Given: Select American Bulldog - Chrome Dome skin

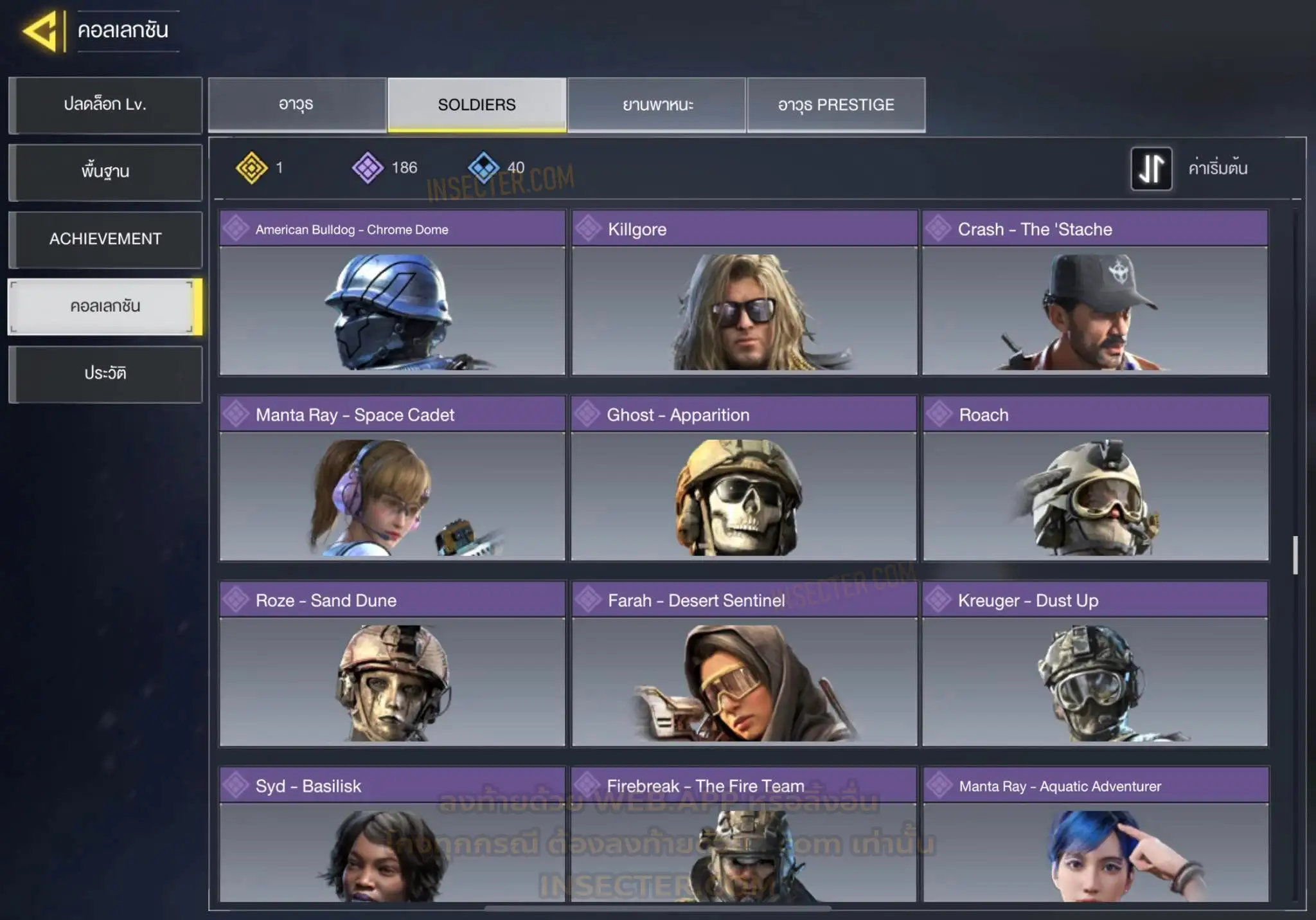Looking at the screenshot, I should point(392,293).
